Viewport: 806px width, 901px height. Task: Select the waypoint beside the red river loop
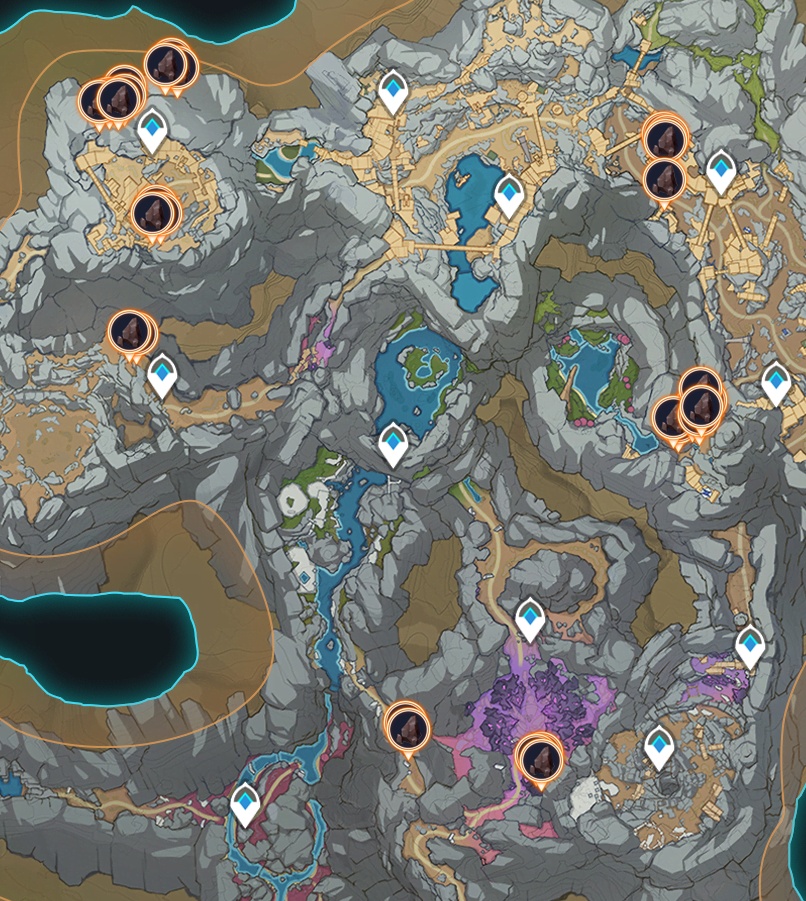[246, 803]
